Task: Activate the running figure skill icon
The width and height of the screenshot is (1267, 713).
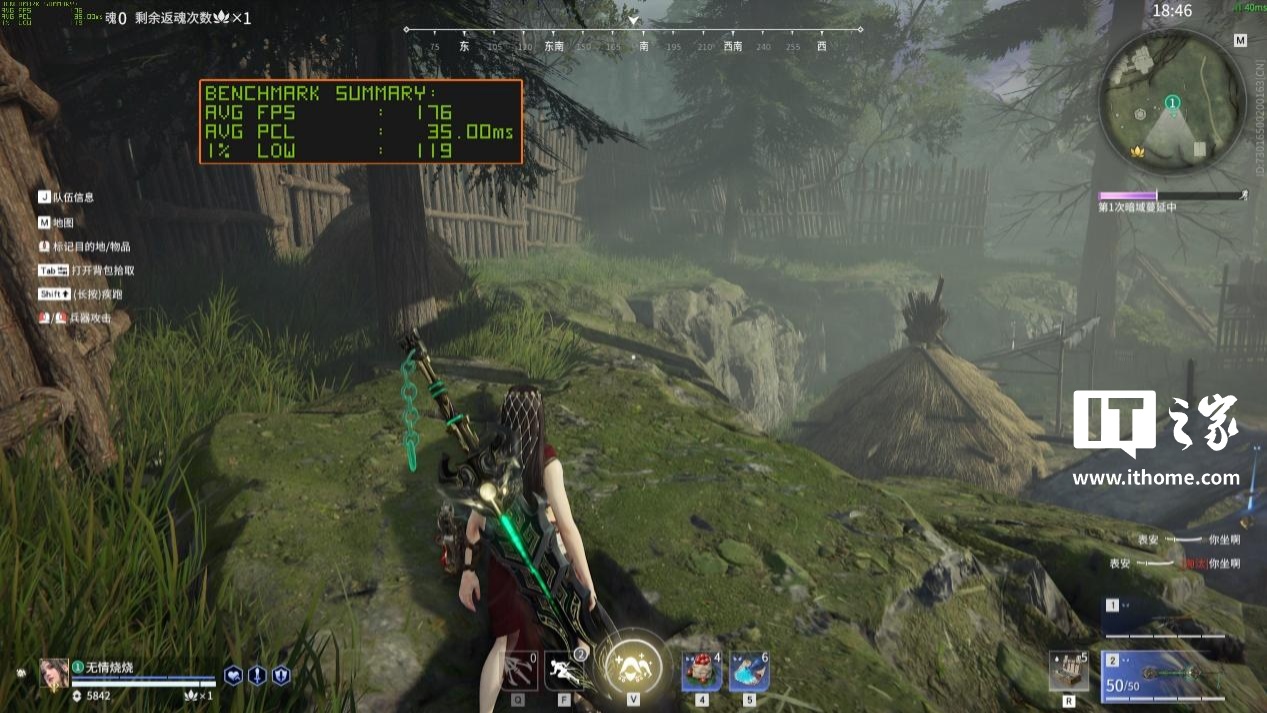Action: [x=564, y=670]
